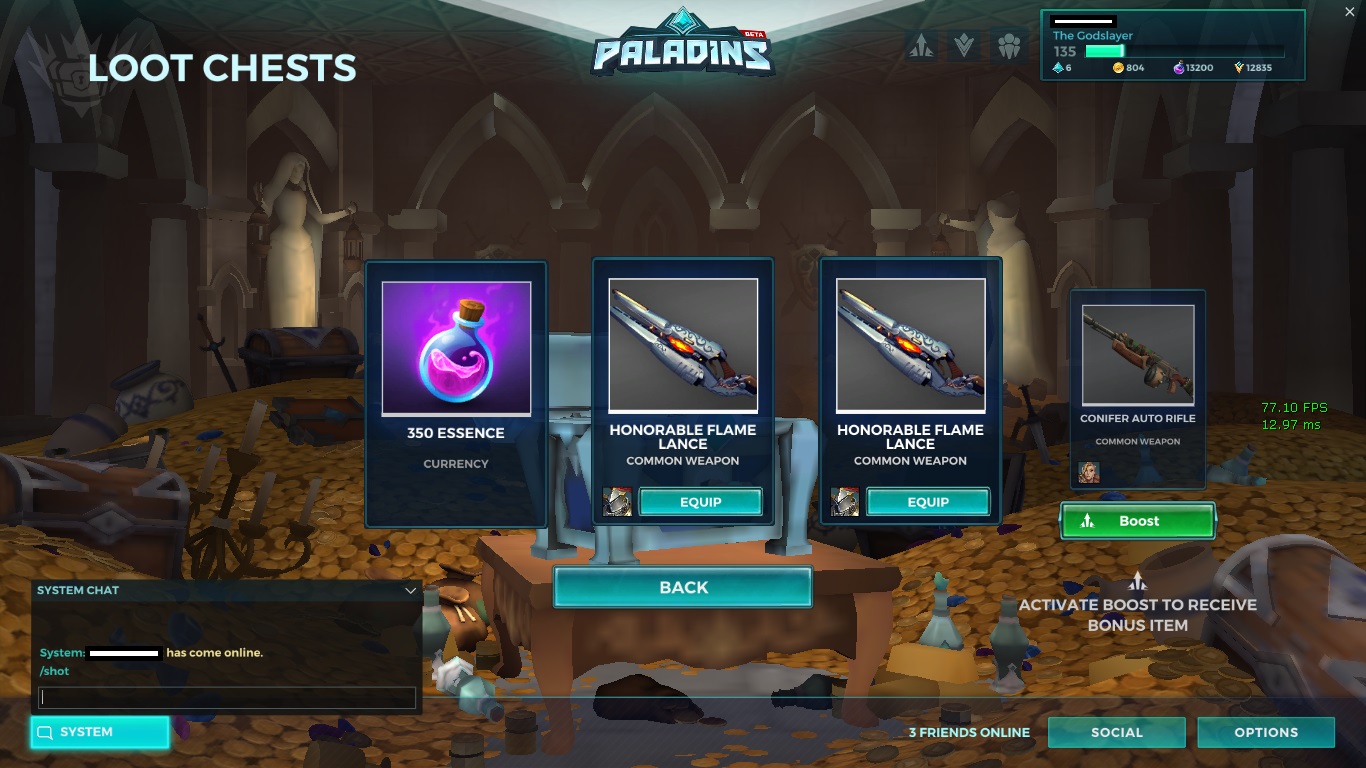This screenshot has width=1366, height=768.
Task: Select the VIP store icon near profile
Action: pos(963,46)
